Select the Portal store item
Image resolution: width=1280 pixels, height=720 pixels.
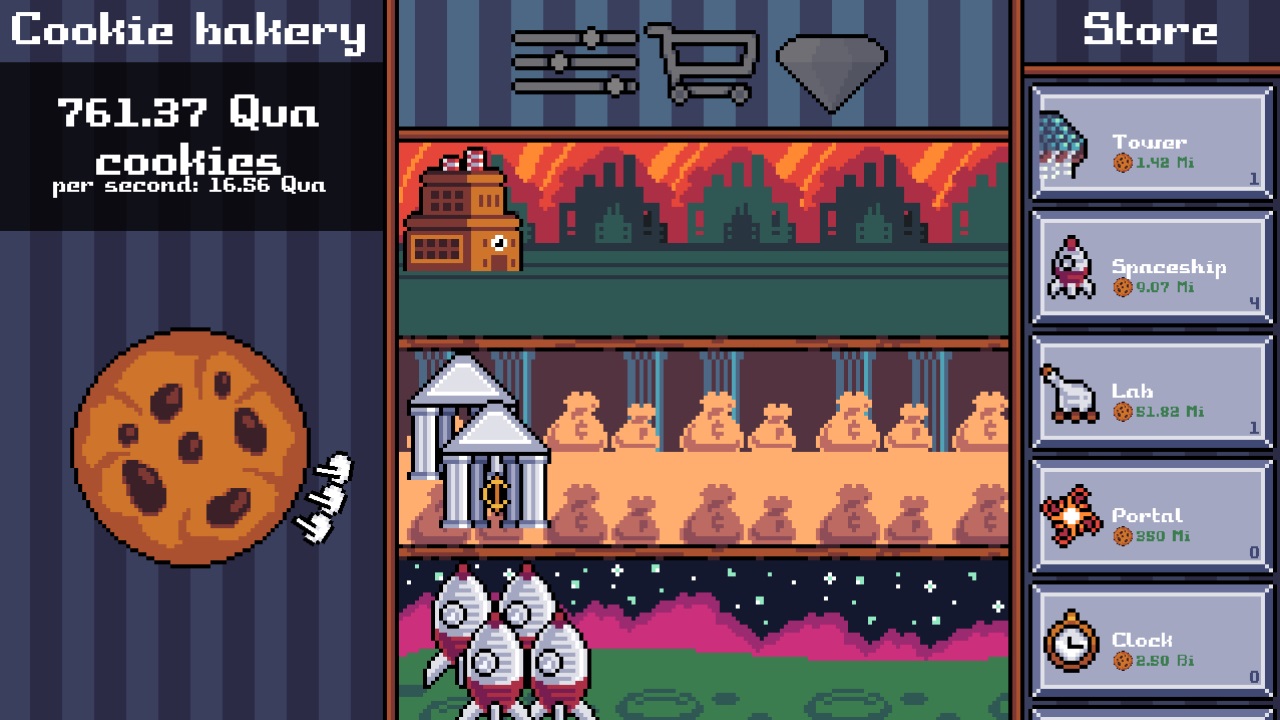click(1150, 516)
